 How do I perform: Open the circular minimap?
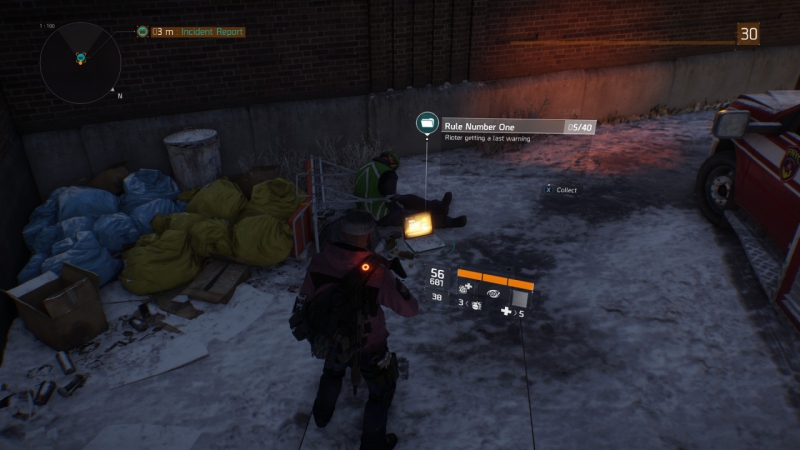coord(79,61)
